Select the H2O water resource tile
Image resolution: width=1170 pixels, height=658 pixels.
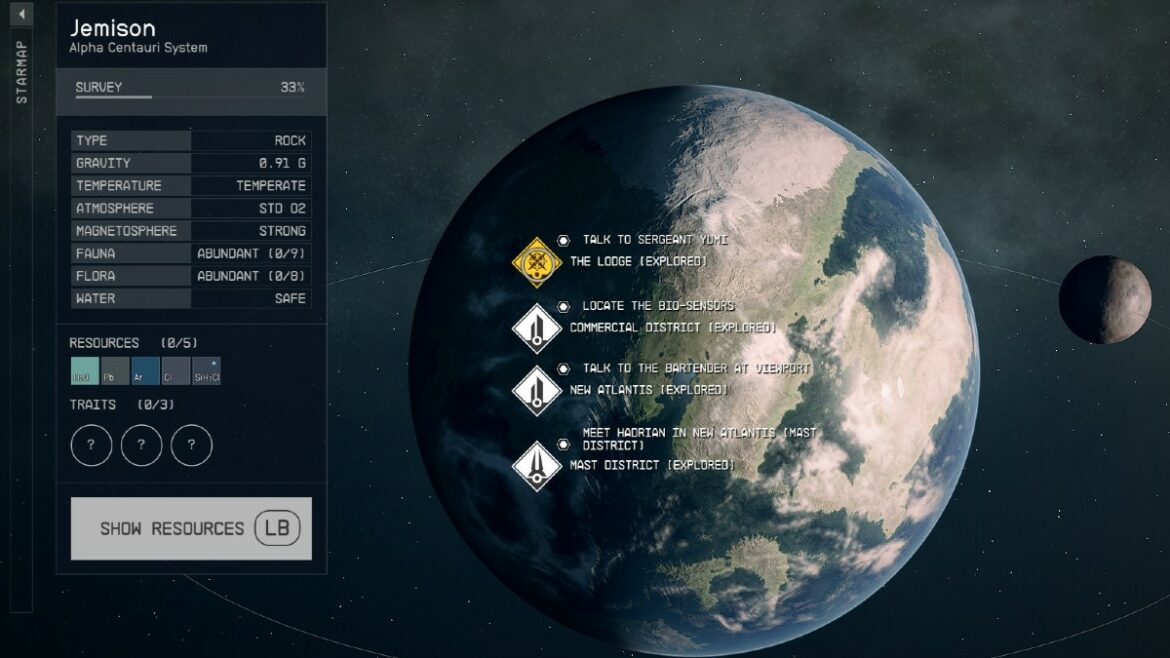coord(84,371)
